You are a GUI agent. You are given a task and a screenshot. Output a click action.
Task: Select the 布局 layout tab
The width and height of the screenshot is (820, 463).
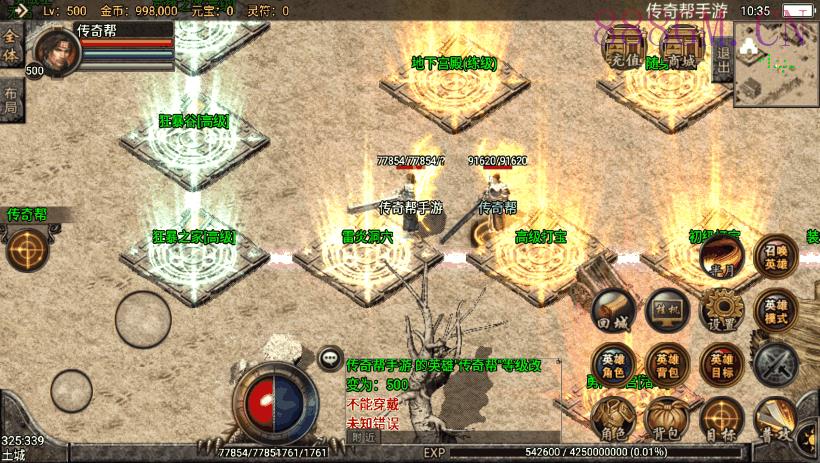coord(11,100)
